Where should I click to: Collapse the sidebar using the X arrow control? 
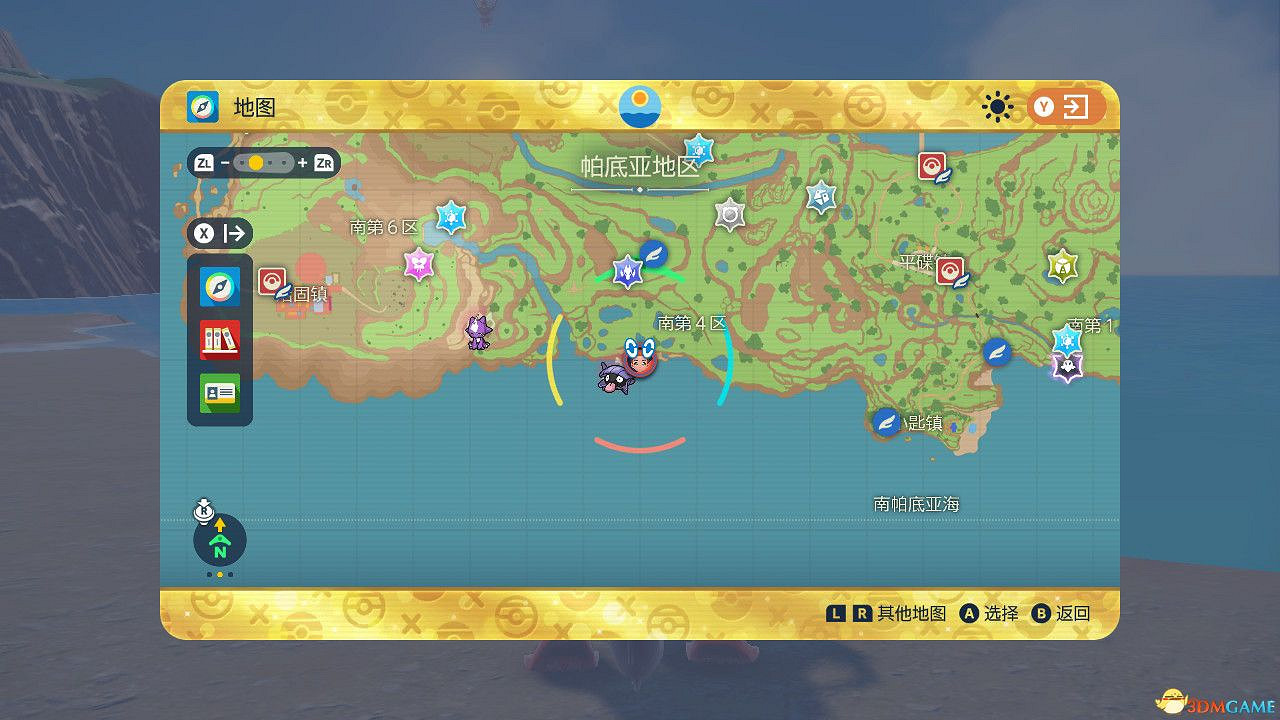click(218, 233)
